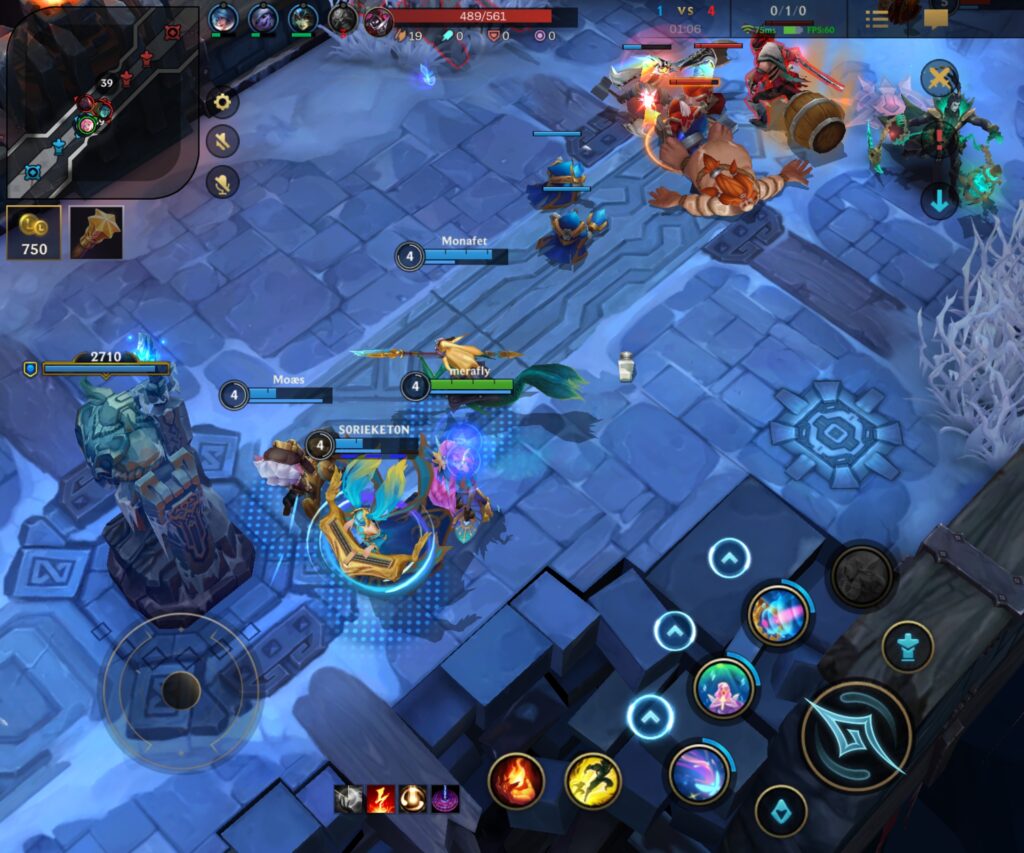Image resolution: width=1024 pixels, height=853 pixels.
Task: Toggle the muted speaker icon
Action: [222, 141]
